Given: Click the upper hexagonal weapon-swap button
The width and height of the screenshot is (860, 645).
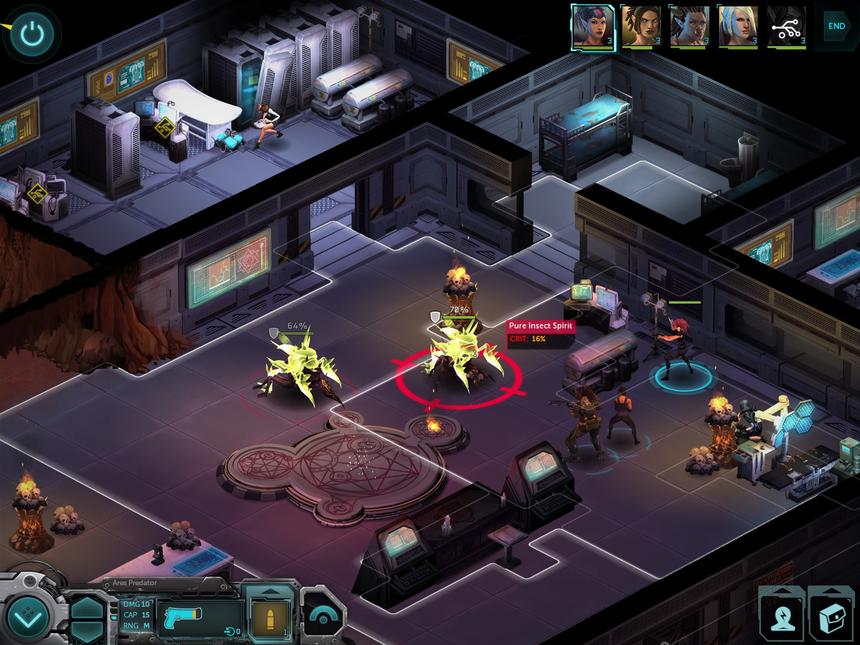Looking at the screenshot, I should (87, 605).
